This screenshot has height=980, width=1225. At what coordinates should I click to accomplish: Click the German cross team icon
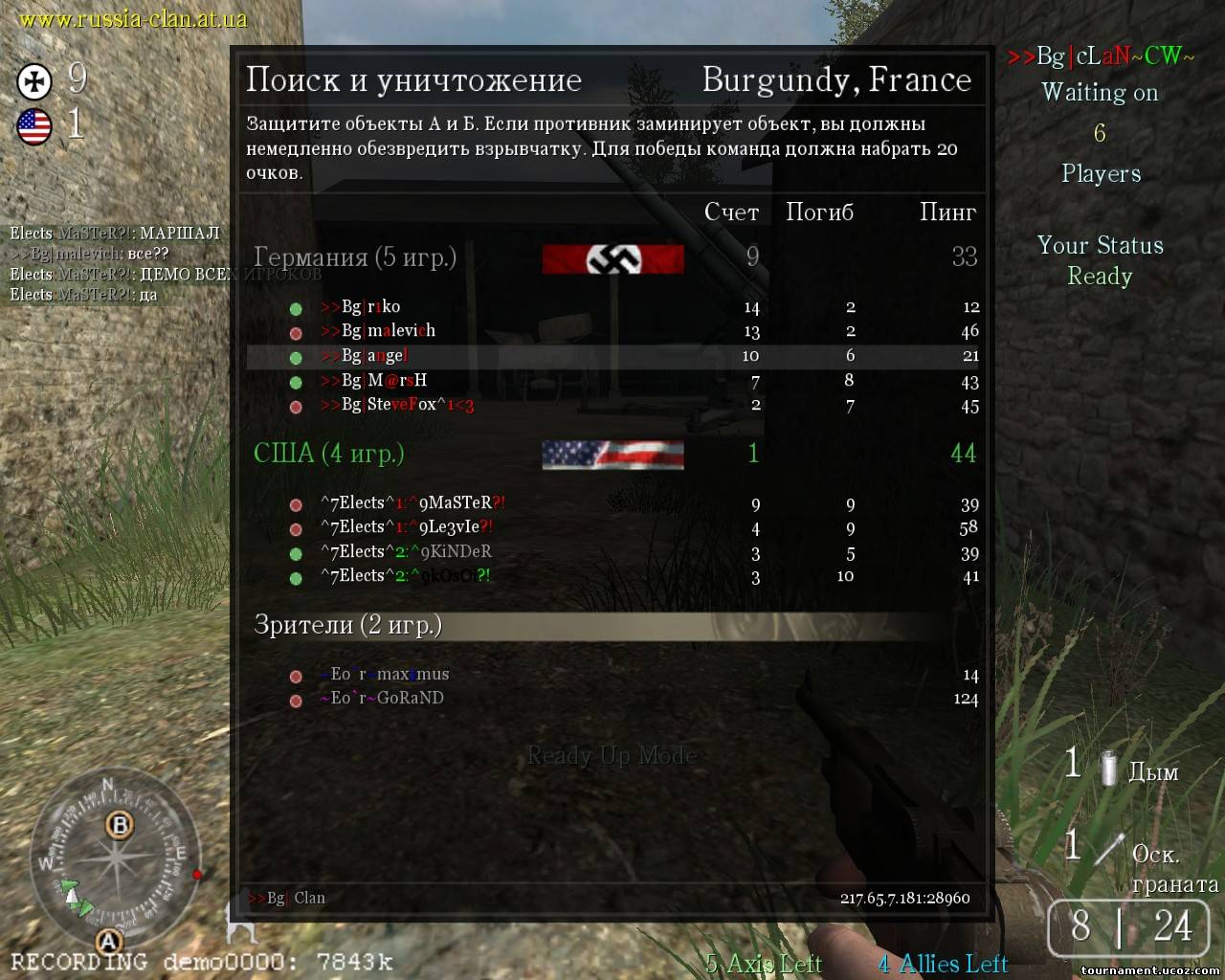(x=35, y=80)
